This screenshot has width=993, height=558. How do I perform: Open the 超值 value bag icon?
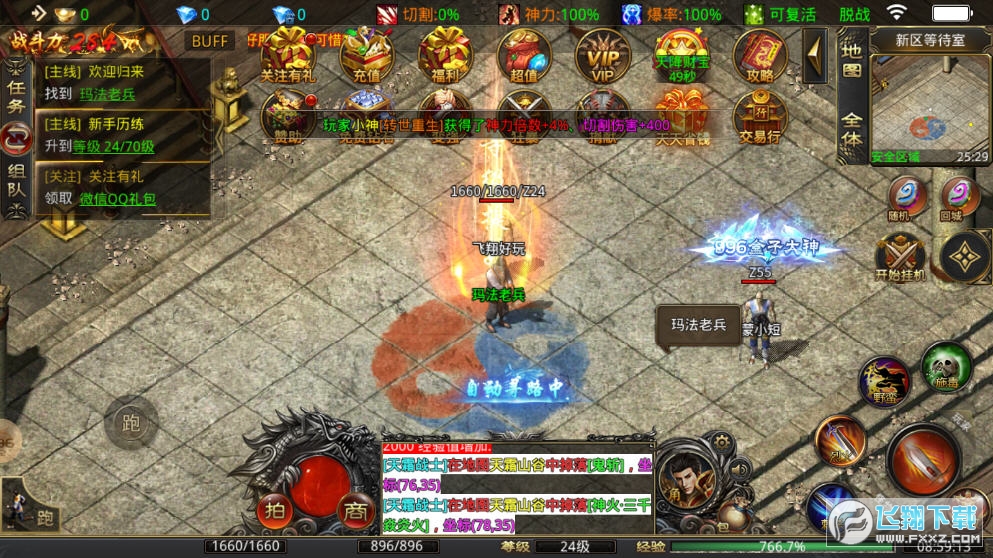point(524,53)
